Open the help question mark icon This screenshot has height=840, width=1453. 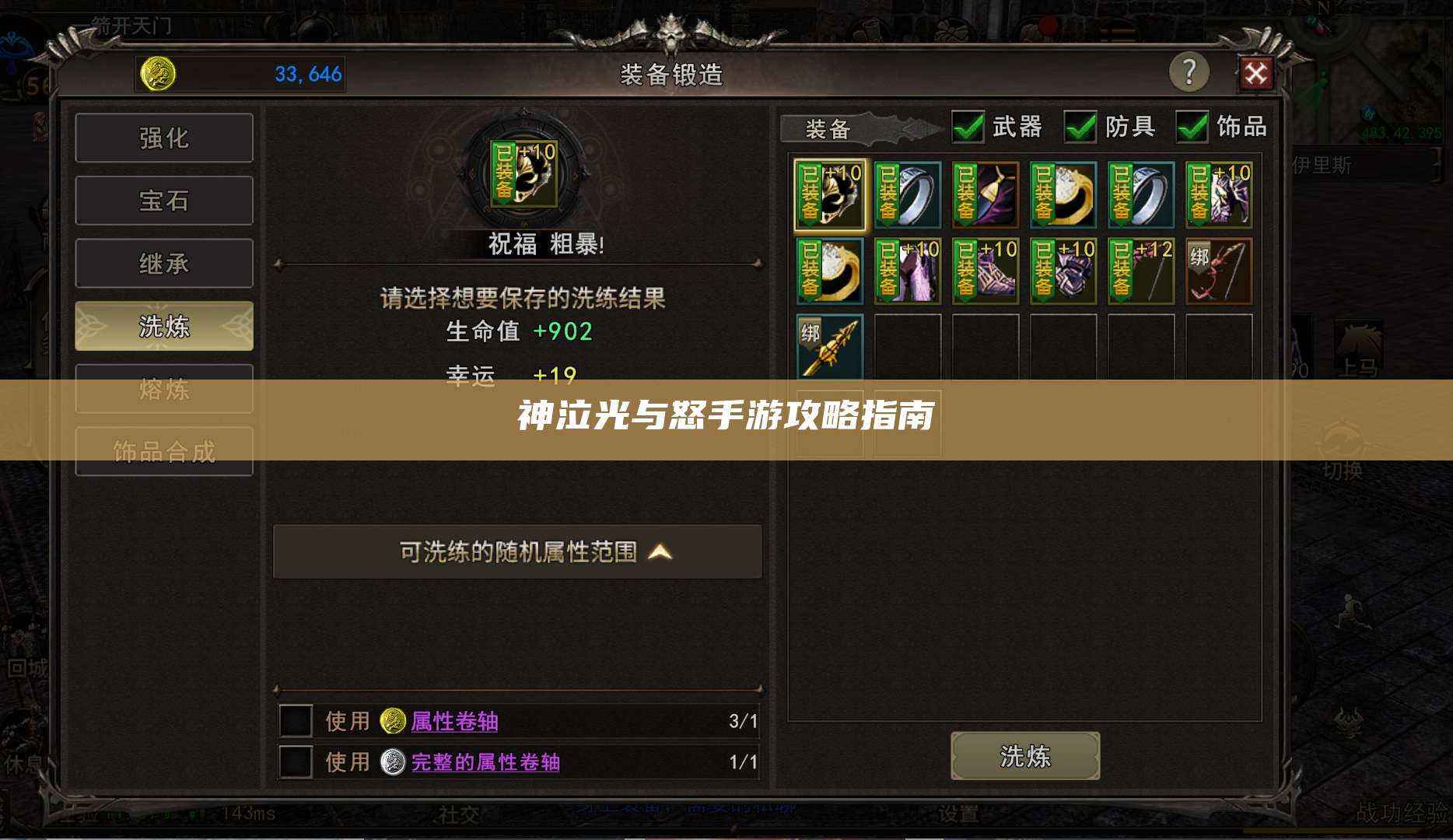[1189, 74]
